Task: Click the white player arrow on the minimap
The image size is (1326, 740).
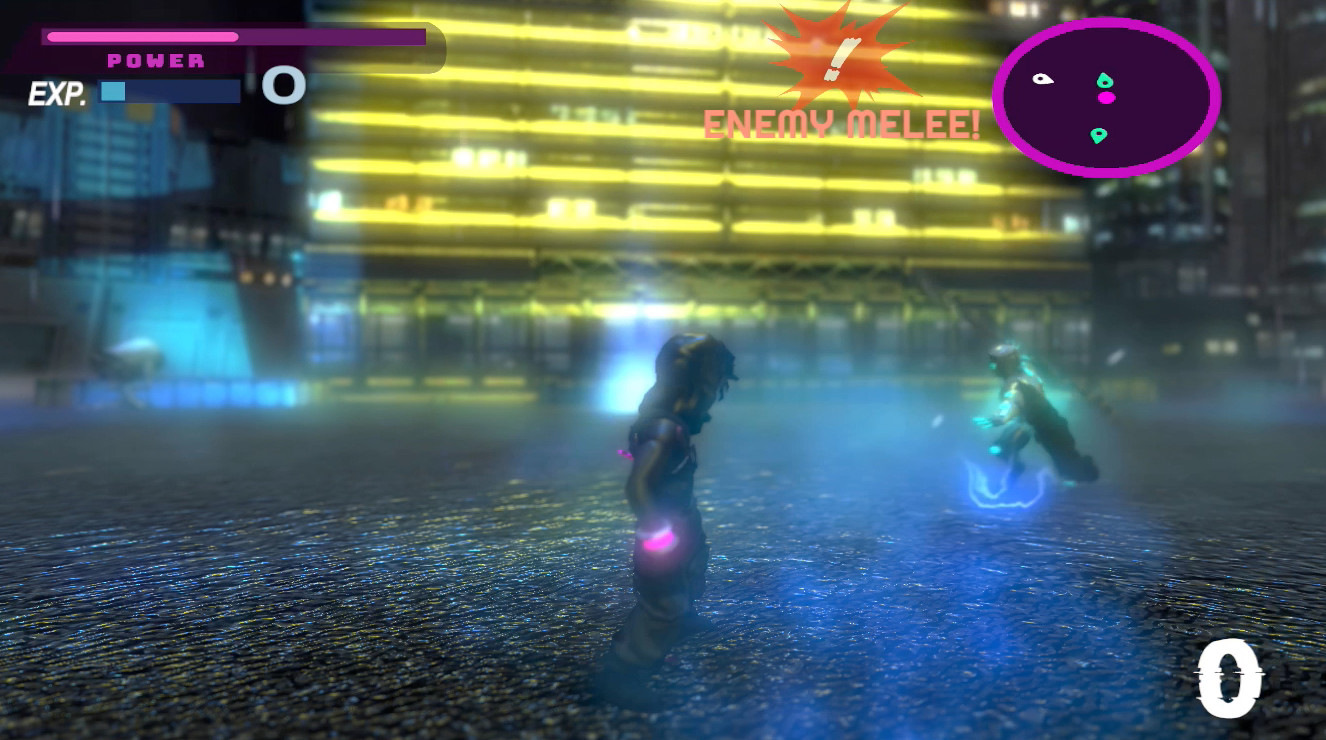Action: (x=1043, y=78)
